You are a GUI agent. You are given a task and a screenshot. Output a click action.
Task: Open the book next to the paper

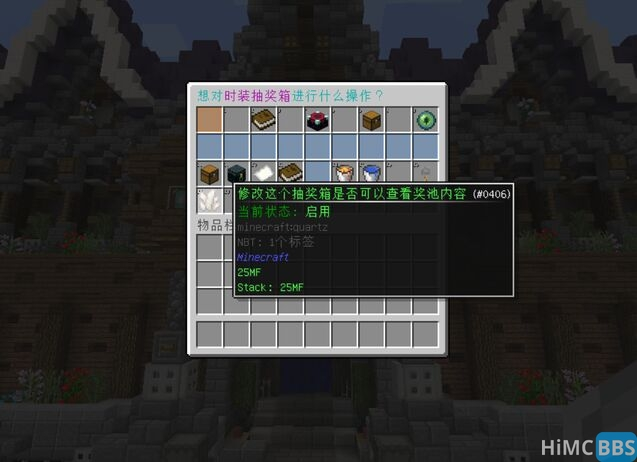[x=290, y=173]
